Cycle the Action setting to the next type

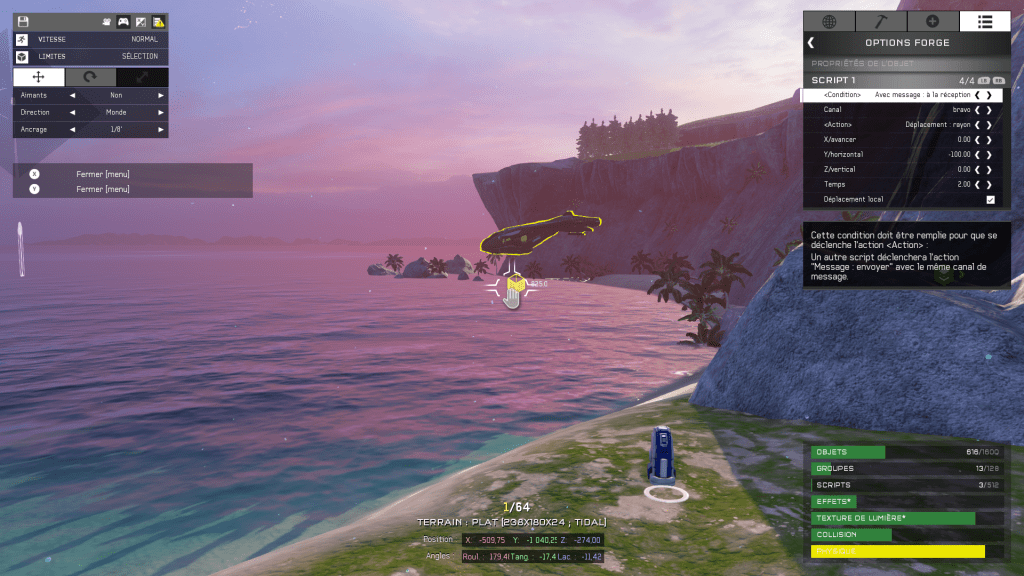pyautogui.click(x=990, y=125)
